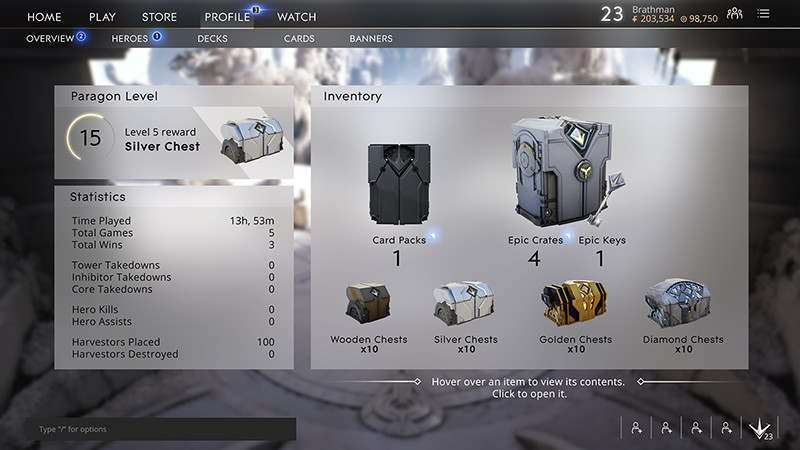Open the Decks tab
This screenshot has width=800, height=450.
[212, 39]
